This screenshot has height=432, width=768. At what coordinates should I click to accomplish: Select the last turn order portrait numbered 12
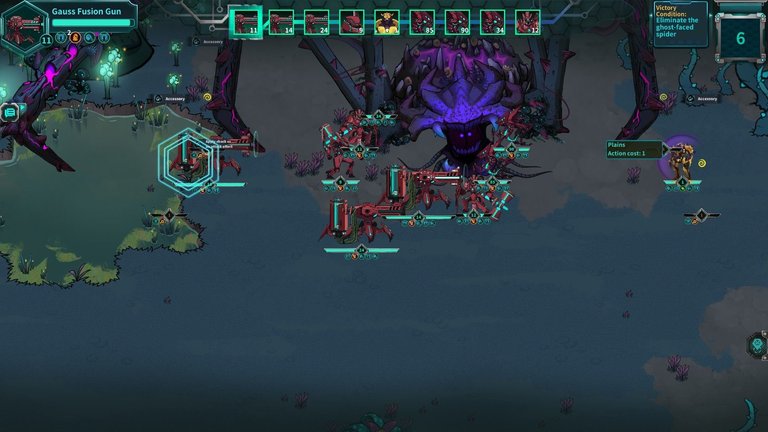(x=528, y=21)
